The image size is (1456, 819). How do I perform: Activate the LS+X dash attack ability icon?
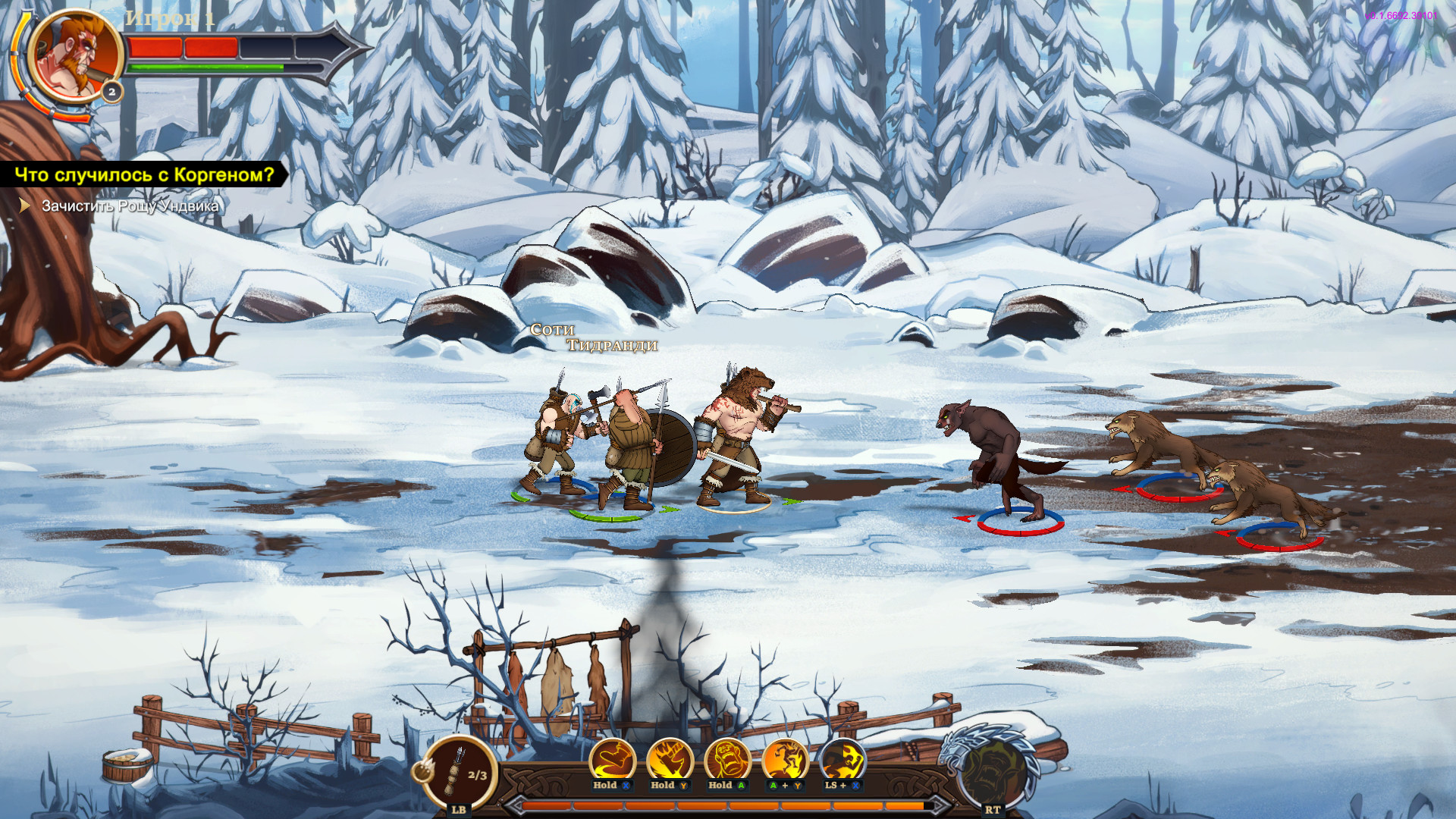[x=842, y=761]
